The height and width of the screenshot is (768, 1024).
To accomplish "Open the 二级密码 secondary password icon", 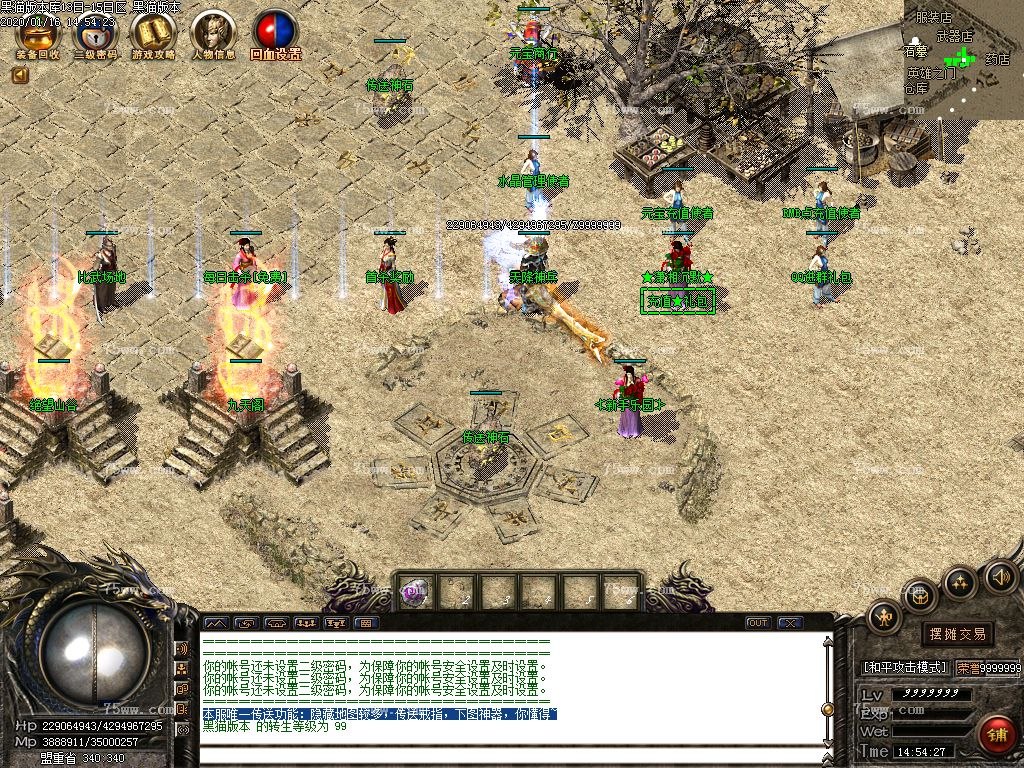I will coord(96,36).
